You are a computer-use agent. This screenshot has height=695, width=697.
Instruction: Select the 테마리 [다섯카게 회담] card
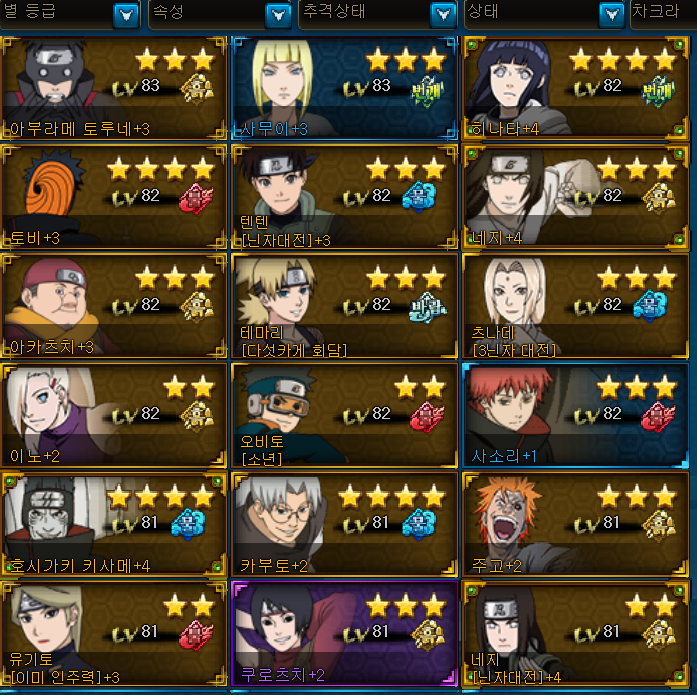[345, 306]
